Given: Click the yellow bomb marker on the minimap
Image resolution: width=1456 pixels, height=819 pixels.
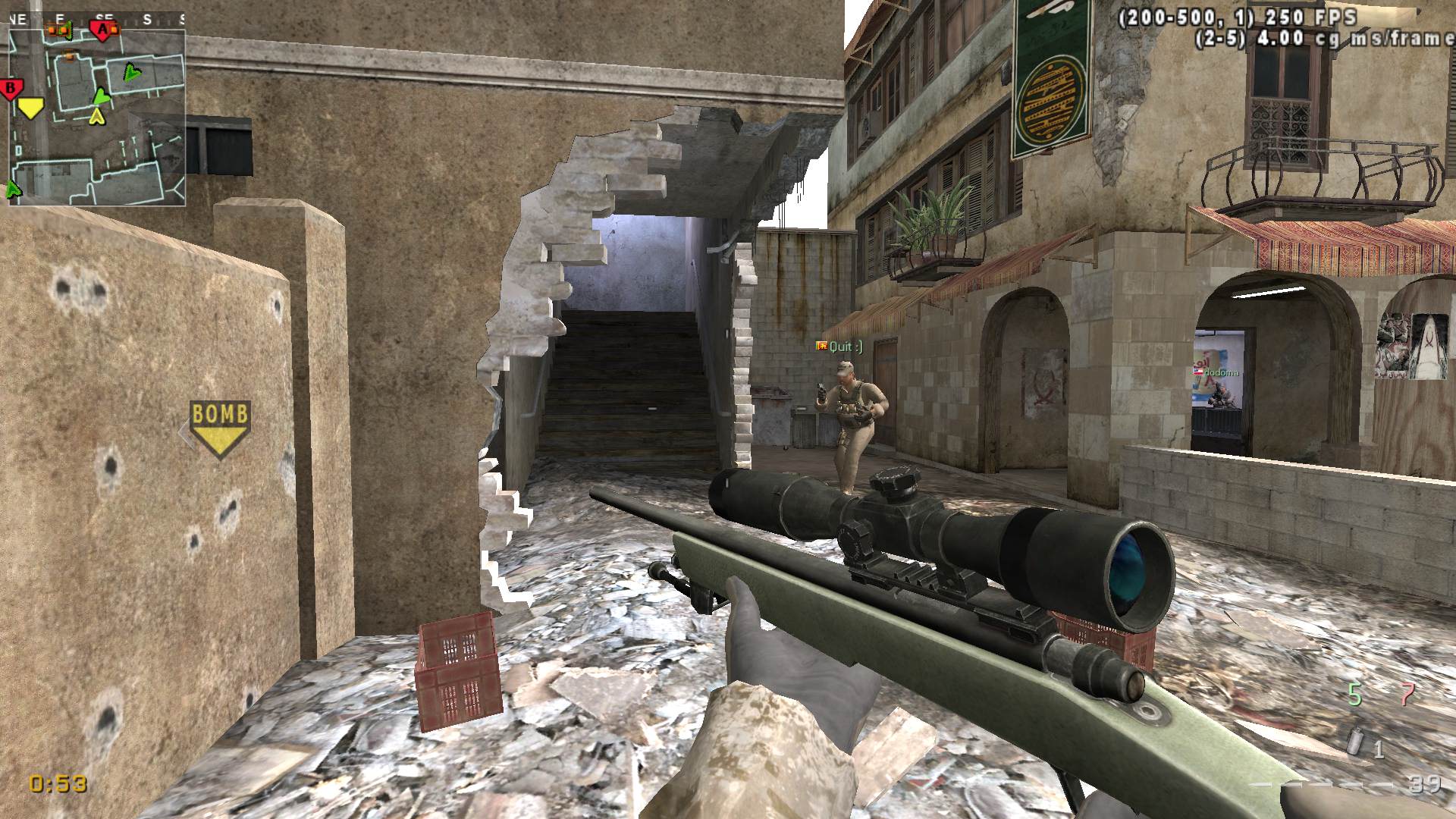Looking at the screenshot, I should pyautogui.click(x=31, y=108).
